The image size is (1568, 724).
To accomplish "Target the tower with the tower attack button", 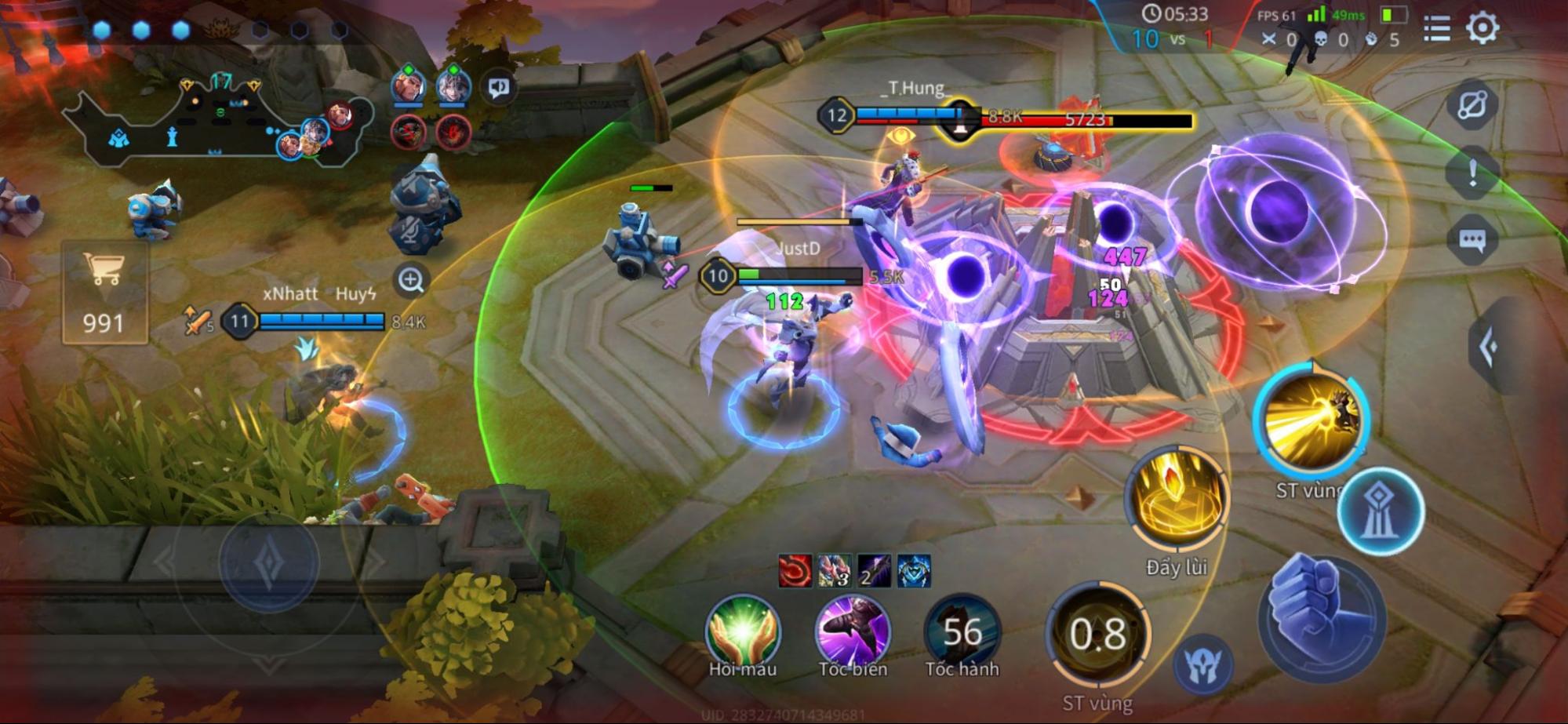I will click(x=1381, y=511).
